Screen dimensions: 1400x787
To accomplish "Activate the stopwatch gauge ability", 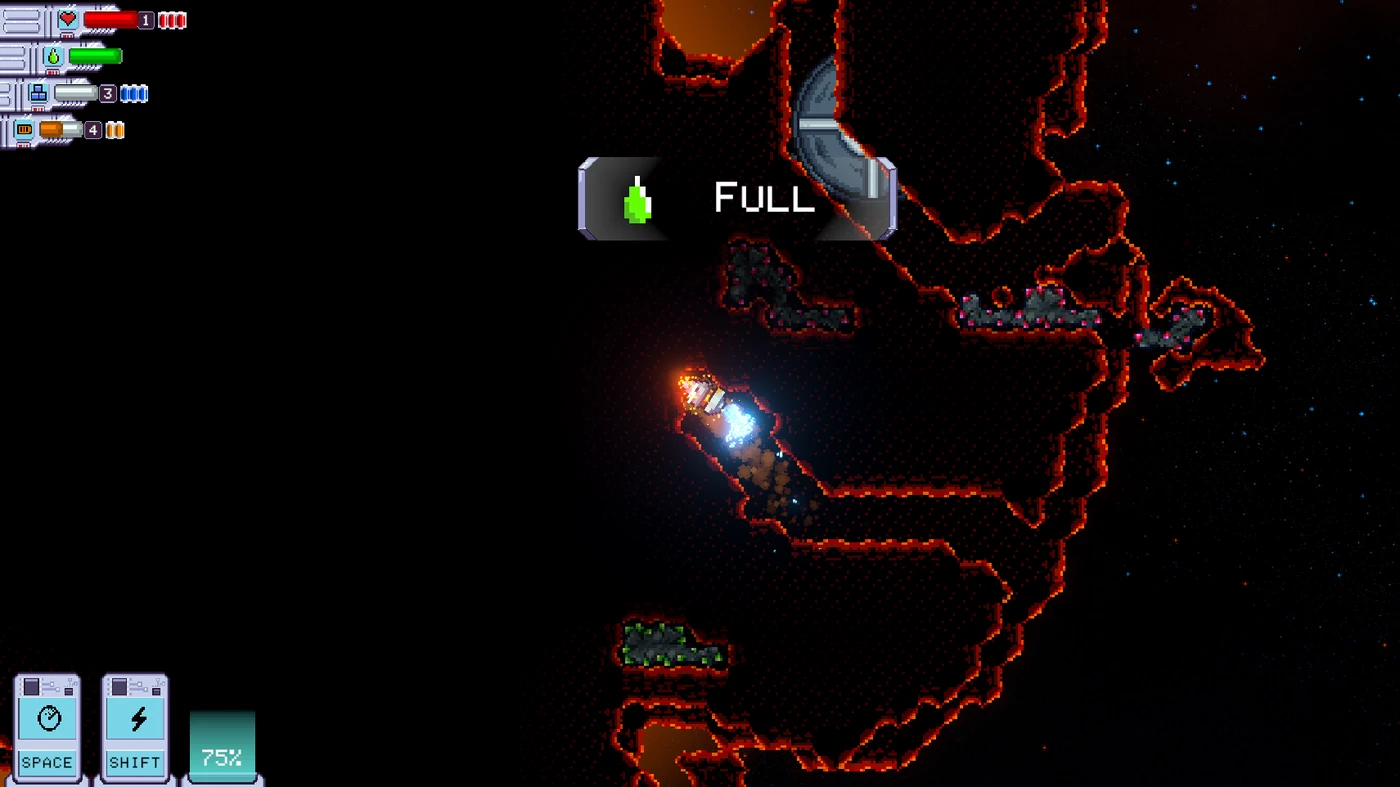I will pyautogui.click(x=48, y=721).
